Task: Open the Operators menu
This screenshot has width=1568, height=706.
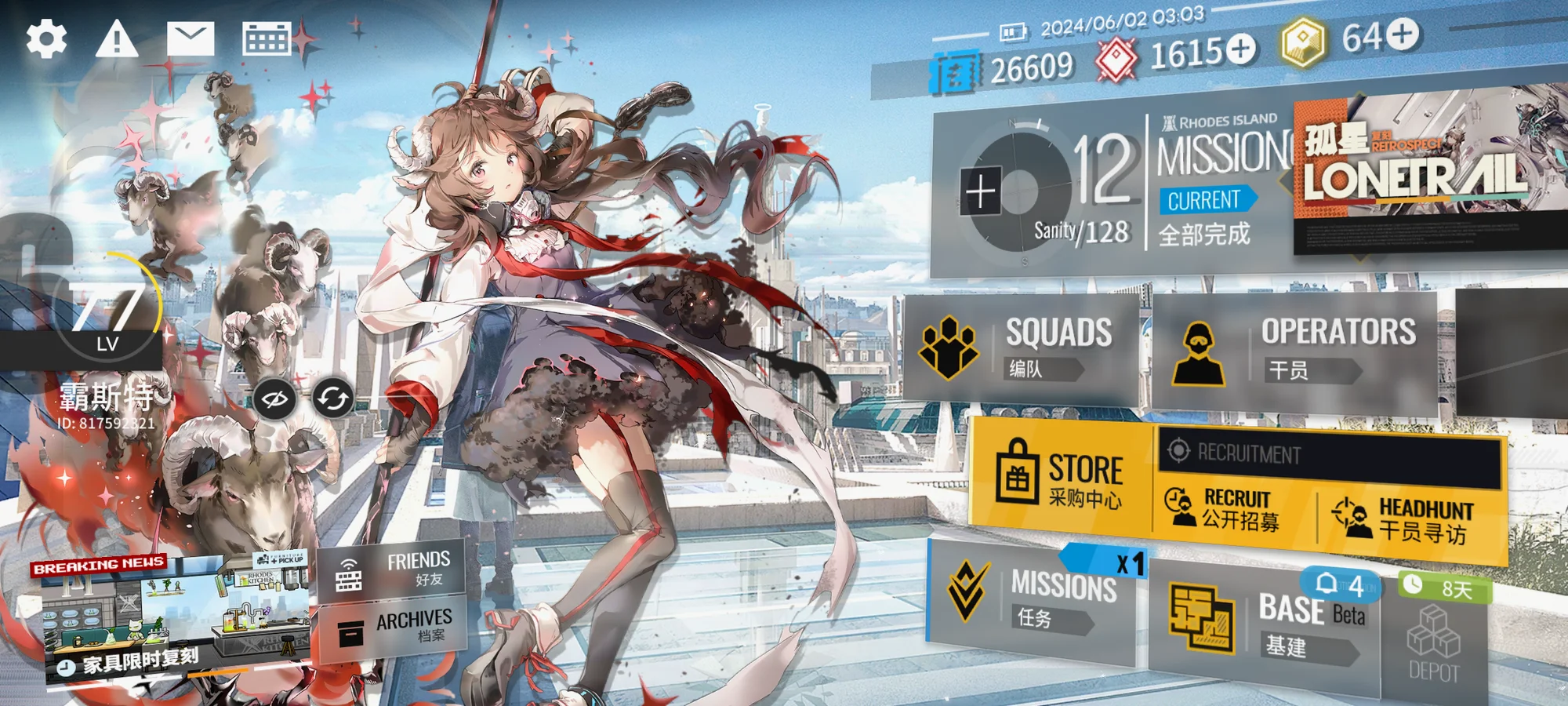Action: point(1294,351)
